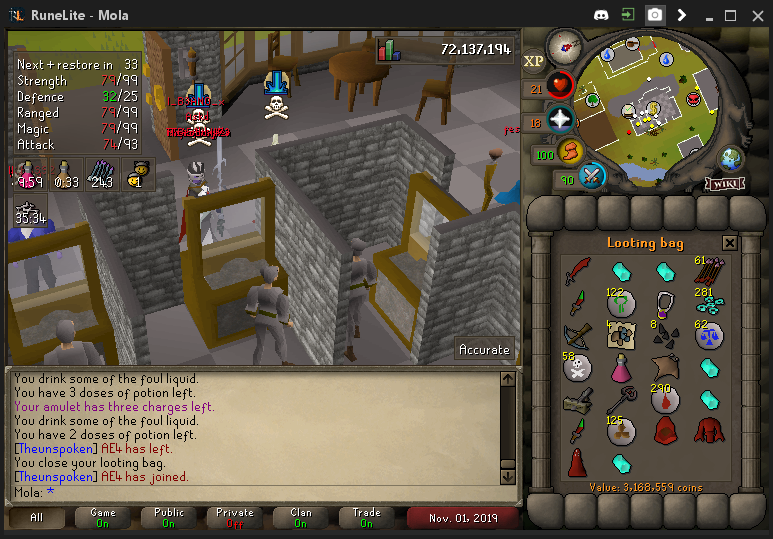Viewport: 773px width, 539px height.
Task: Switch chat to the All tab
Action: coord(37,517)
